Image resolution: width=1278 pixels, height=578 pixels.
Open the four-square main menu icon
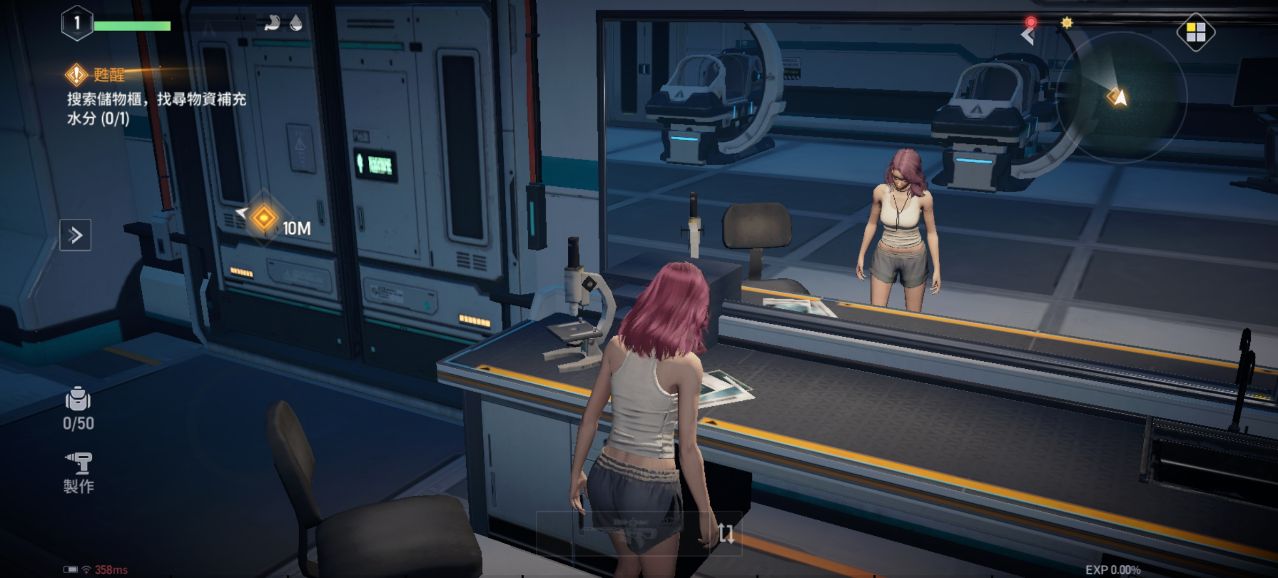pyautogui.click(x=1194, y=33)
